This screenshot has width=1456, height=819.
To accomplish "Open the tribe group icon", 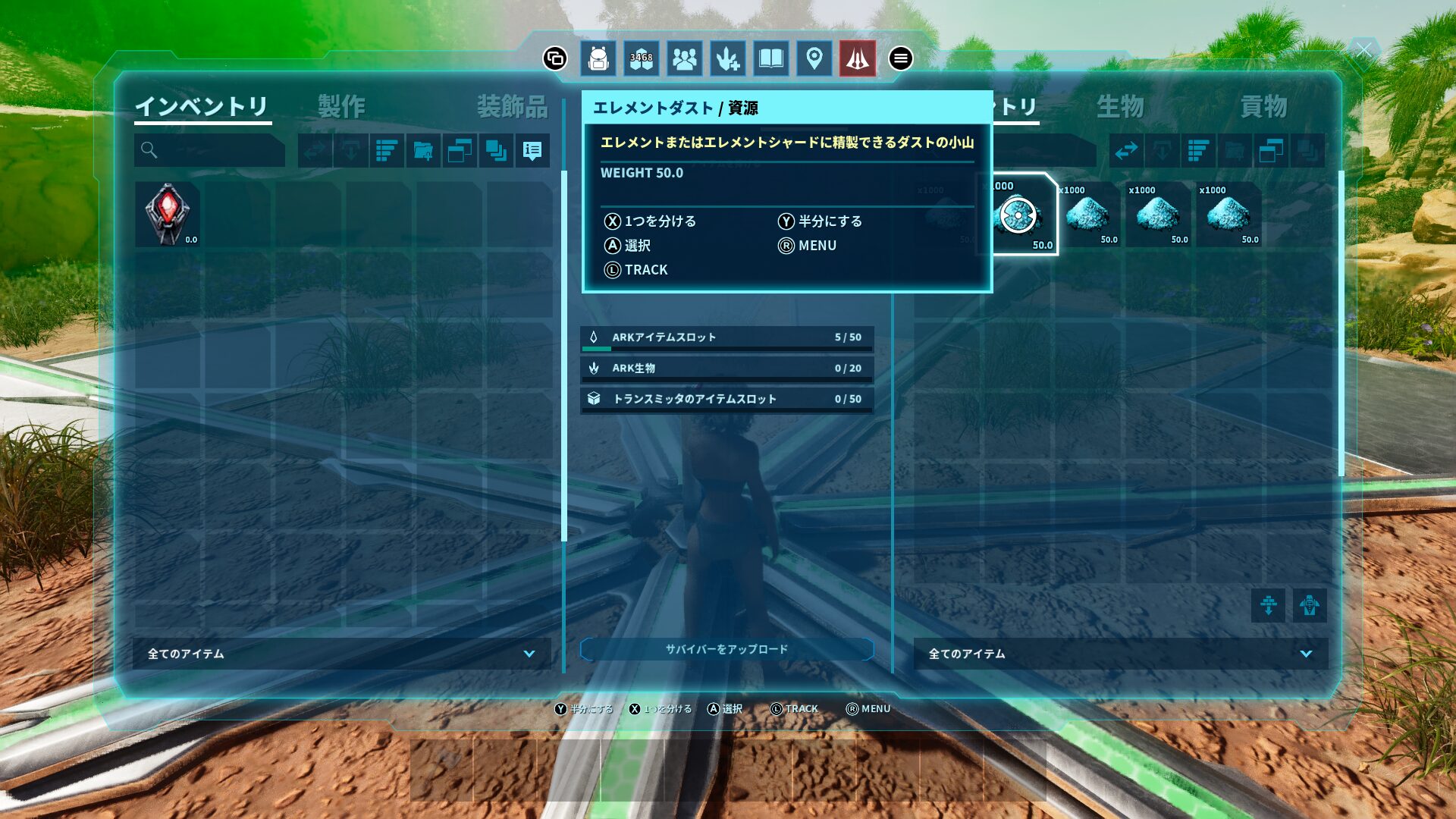I will pos(685,58).
